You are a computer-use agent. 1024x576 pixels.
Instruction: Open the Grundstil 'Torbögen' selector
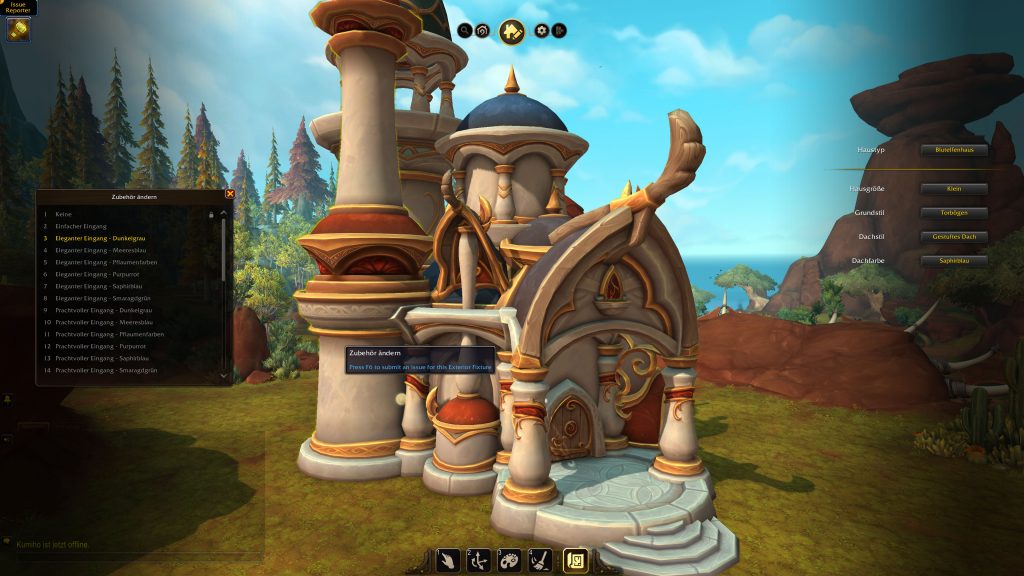[954, 213]
